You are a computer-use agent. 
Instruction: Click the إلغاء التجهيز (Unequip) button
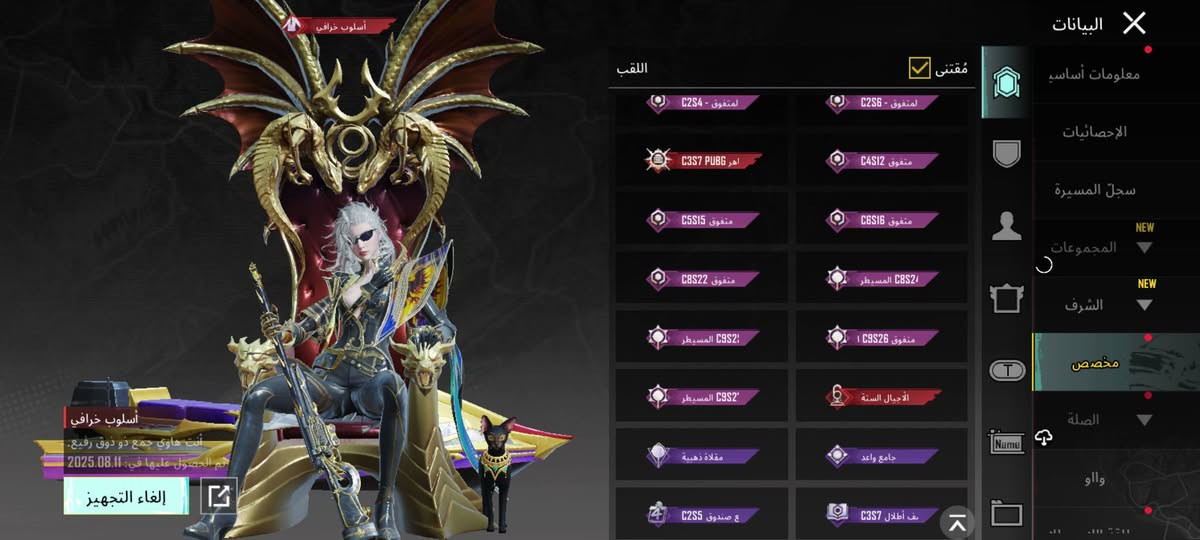126,496
